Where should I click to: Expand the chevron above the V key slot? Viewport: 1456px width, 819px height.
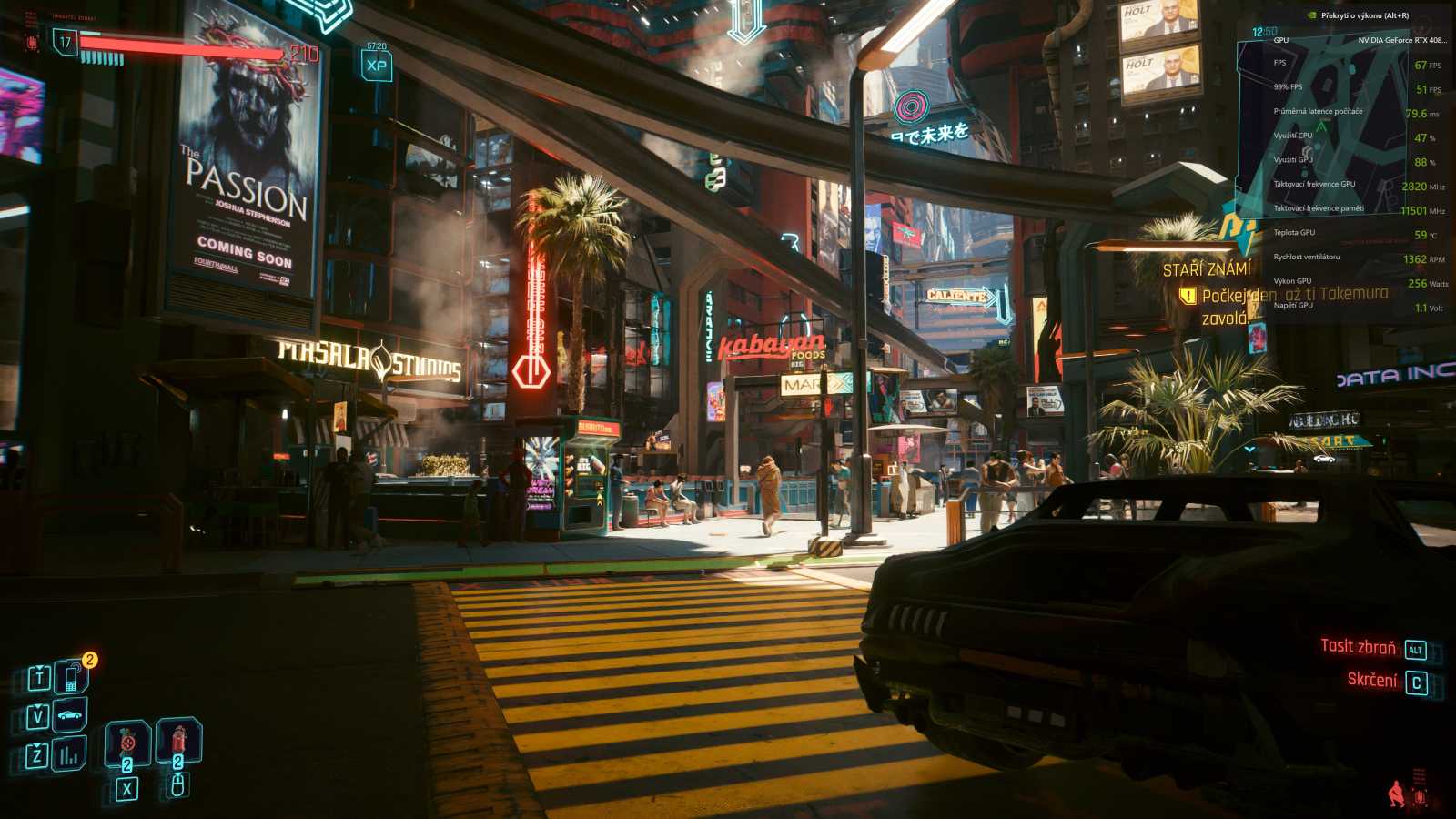[37, 706]
